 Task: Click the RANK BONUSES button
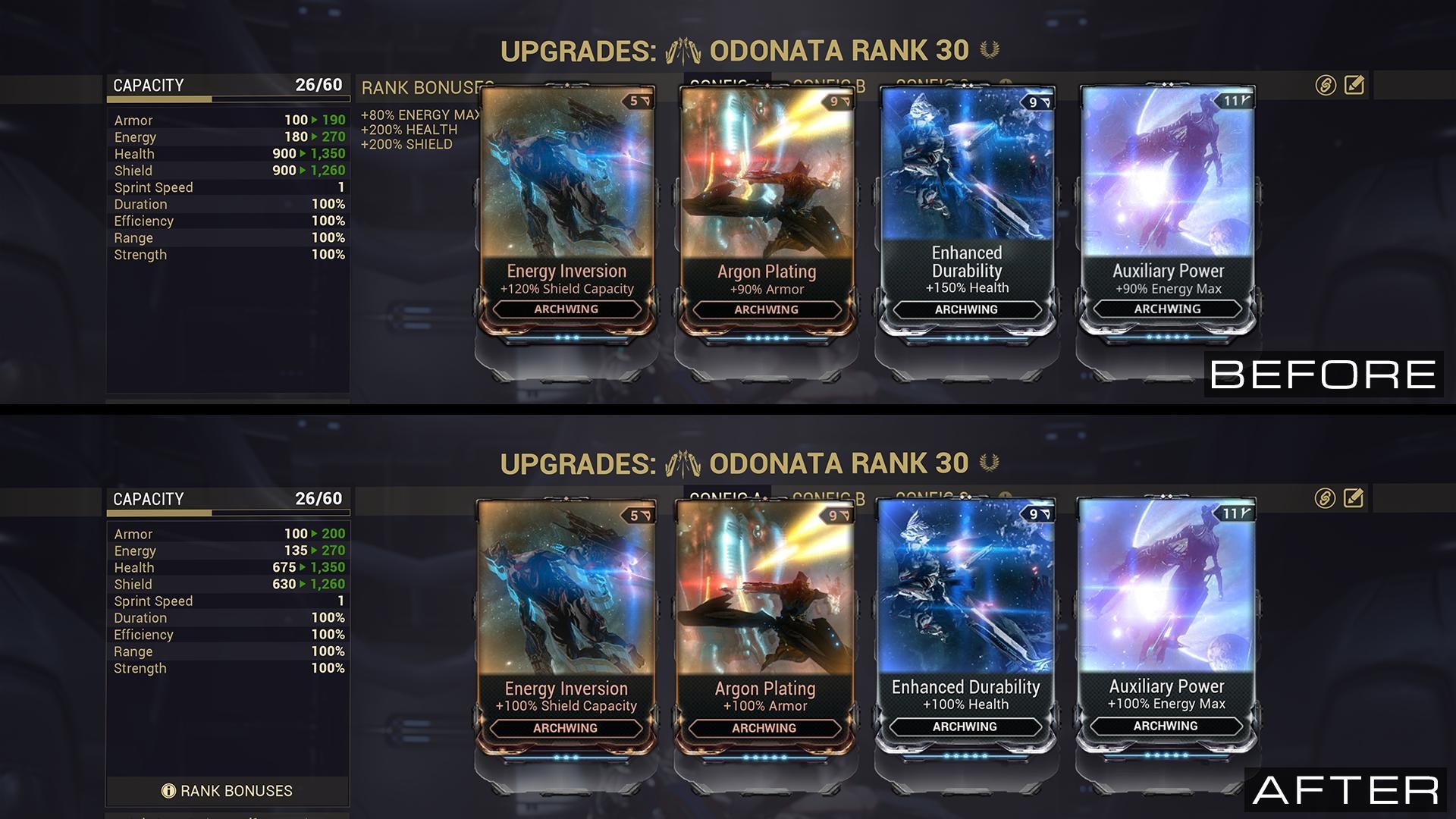(227, 791)
